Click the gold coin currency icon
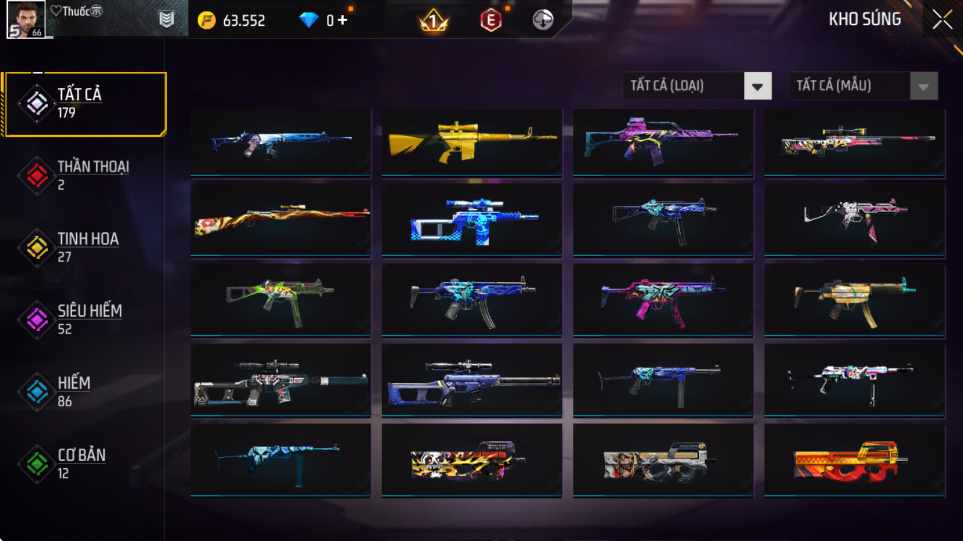 point(207,20)
